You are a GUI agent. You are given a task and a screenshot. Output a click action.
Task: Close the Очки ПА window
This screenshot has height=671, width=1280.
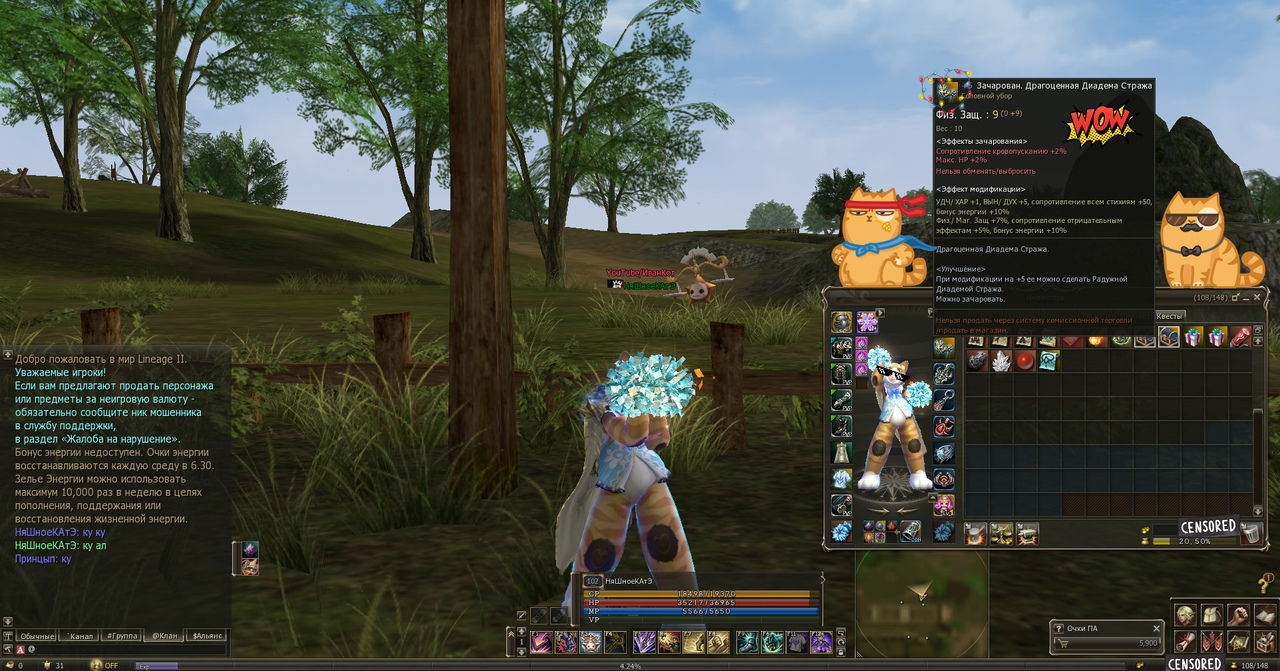pyautogui.click(x=1156, y=628)
